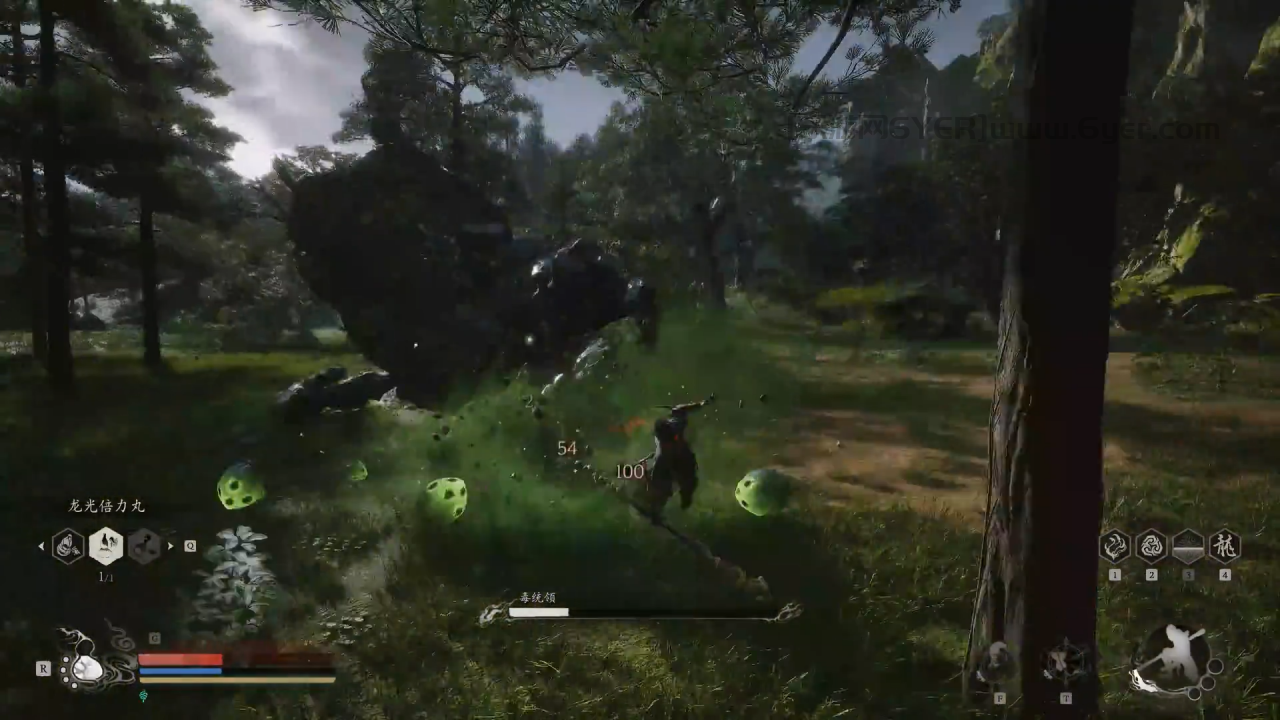Trigger the calligraphy character spell in slot 4
Screen dimensions: 1280x720
point(1224,547)
